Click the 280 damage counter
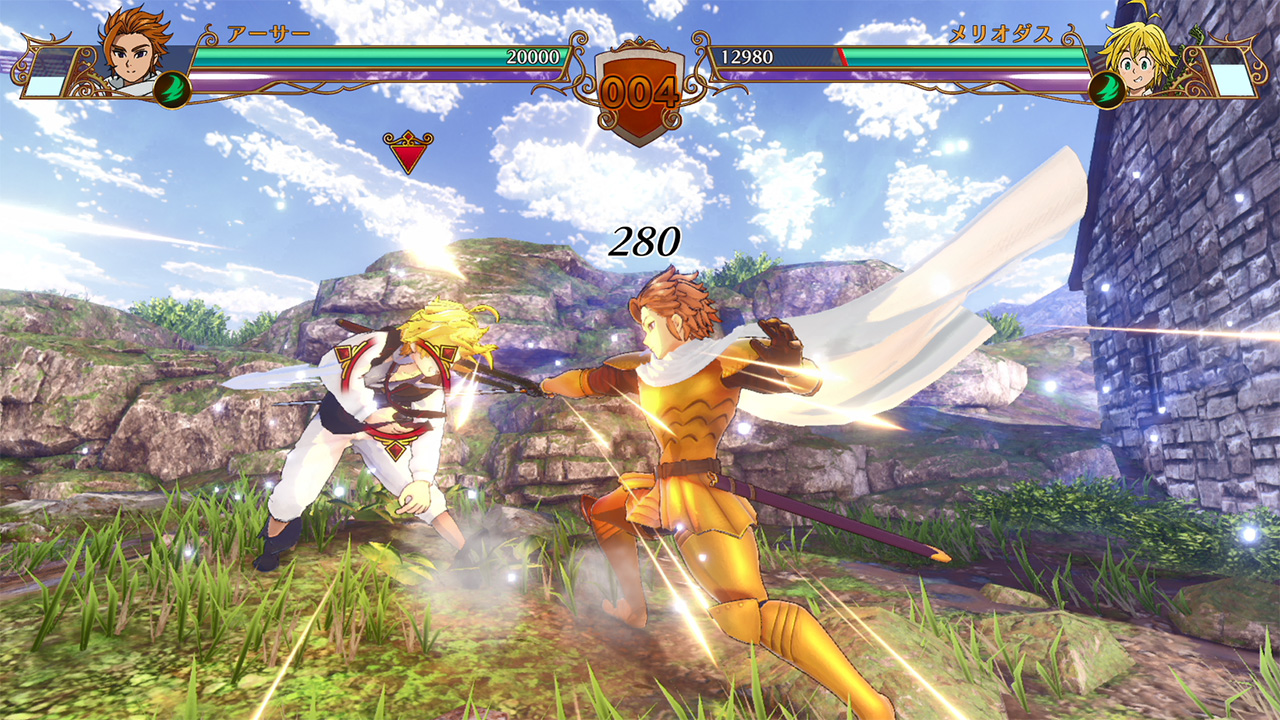 tap(645, 242)
